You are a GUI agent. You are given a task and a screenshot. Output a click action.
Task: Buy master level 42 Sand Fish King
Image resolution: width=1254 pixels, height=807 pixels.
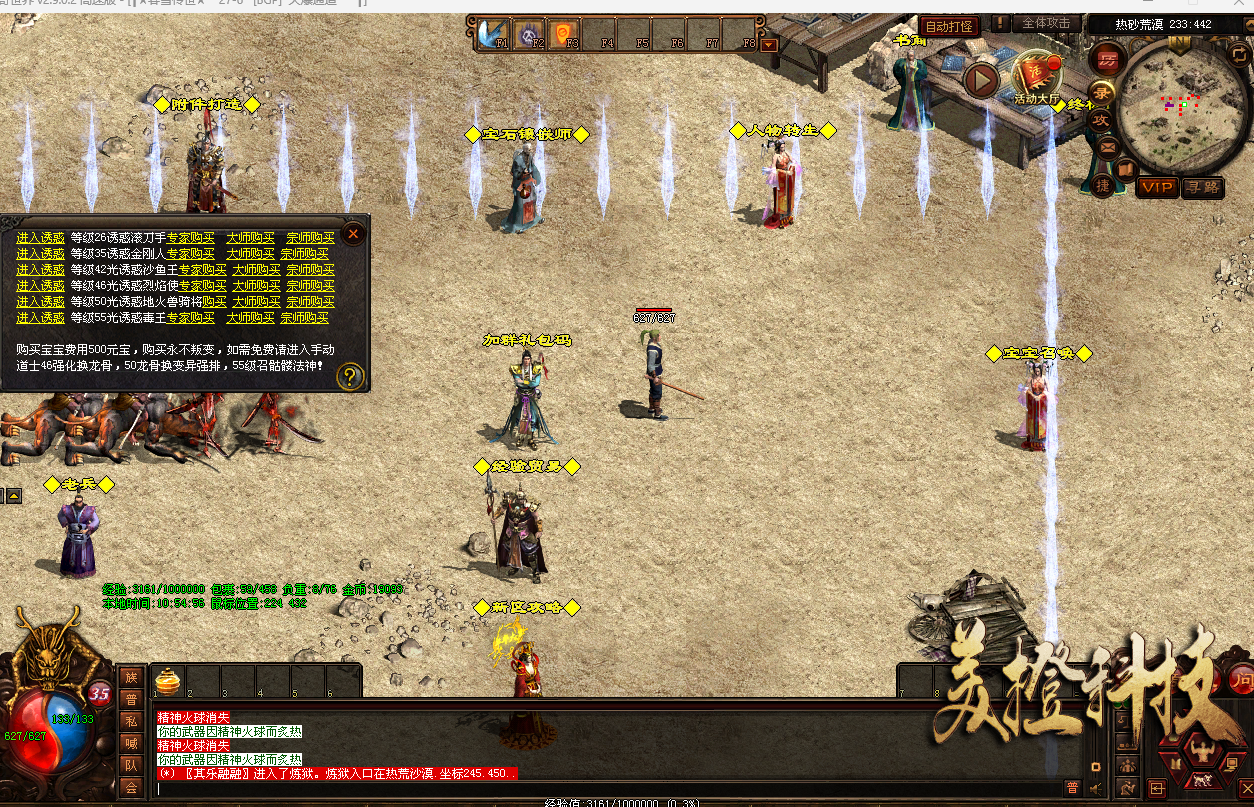[258, 270]
